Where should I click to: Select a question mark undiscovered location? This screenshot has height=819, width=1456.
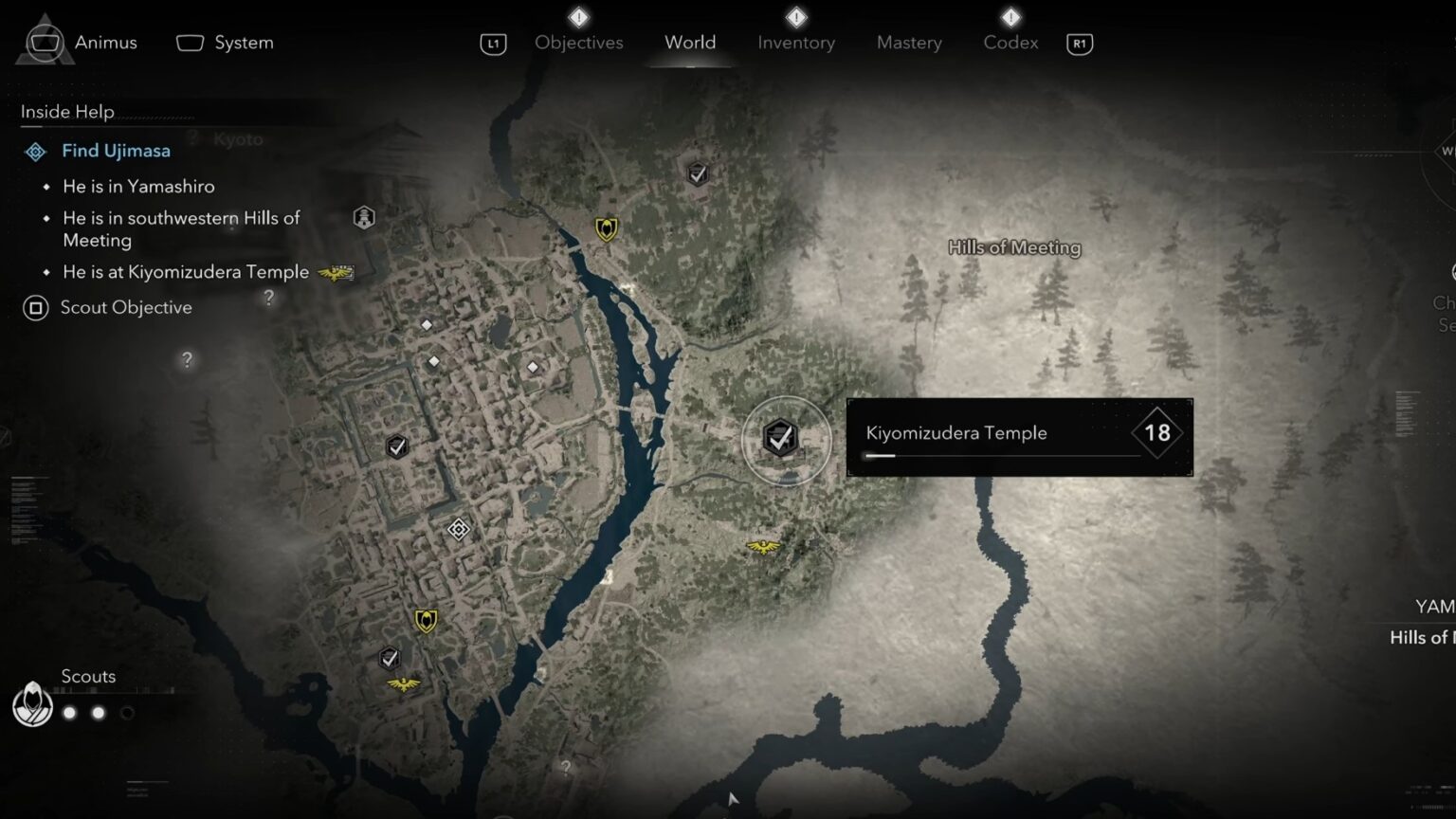click(186, 360)
